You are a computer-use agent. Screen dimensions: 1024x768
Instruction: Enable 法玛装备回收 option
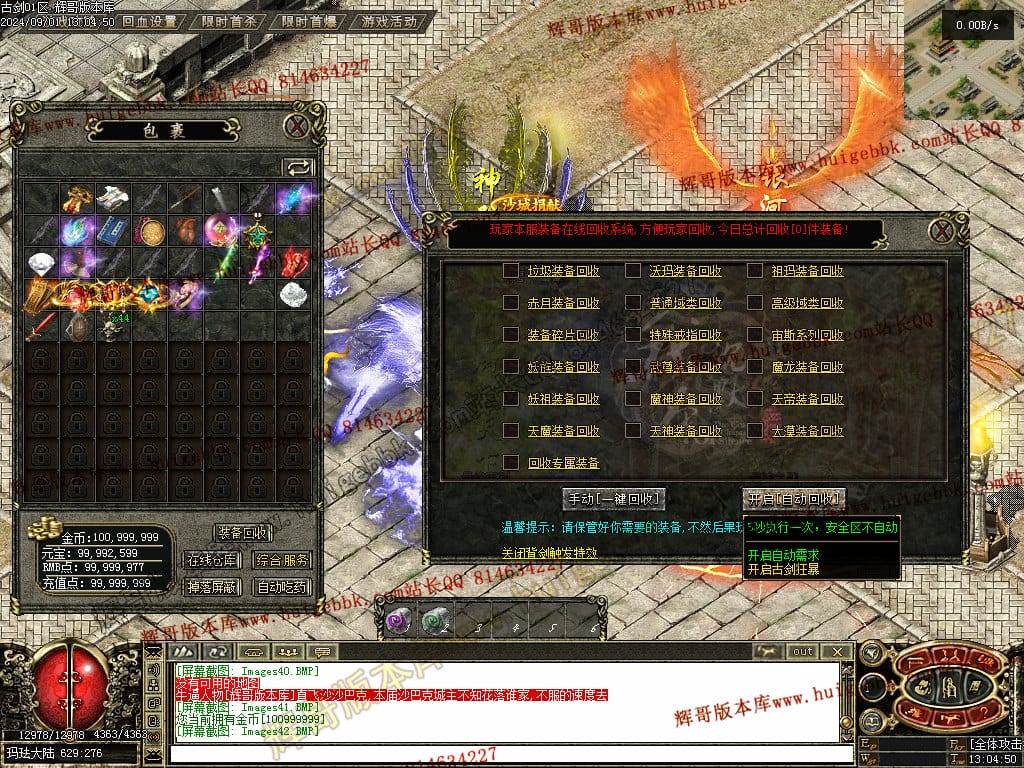(633, 271)
